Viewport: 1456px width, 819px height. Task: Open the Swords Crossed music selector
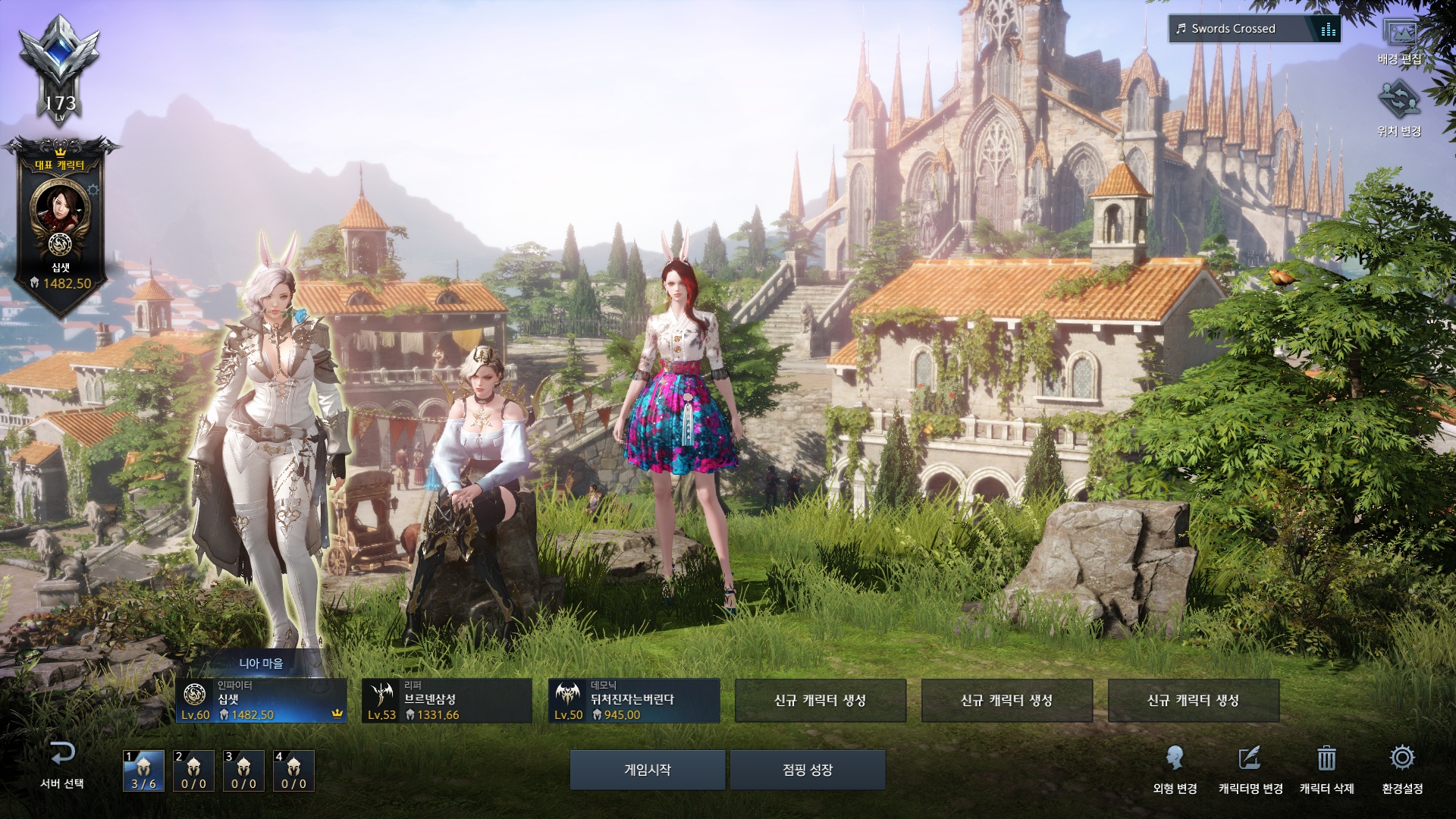[x=1254, y=29]
